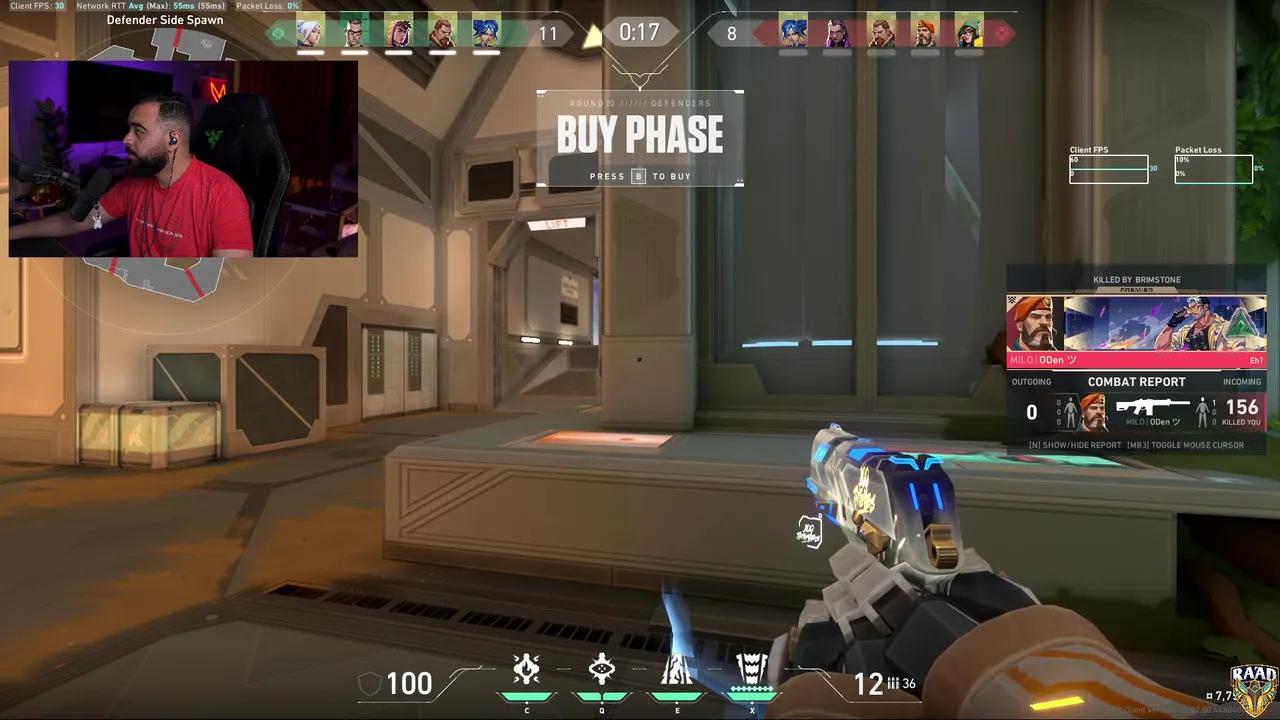Expand the INCOMING section of the combat report

click(x=1243, y=381)
